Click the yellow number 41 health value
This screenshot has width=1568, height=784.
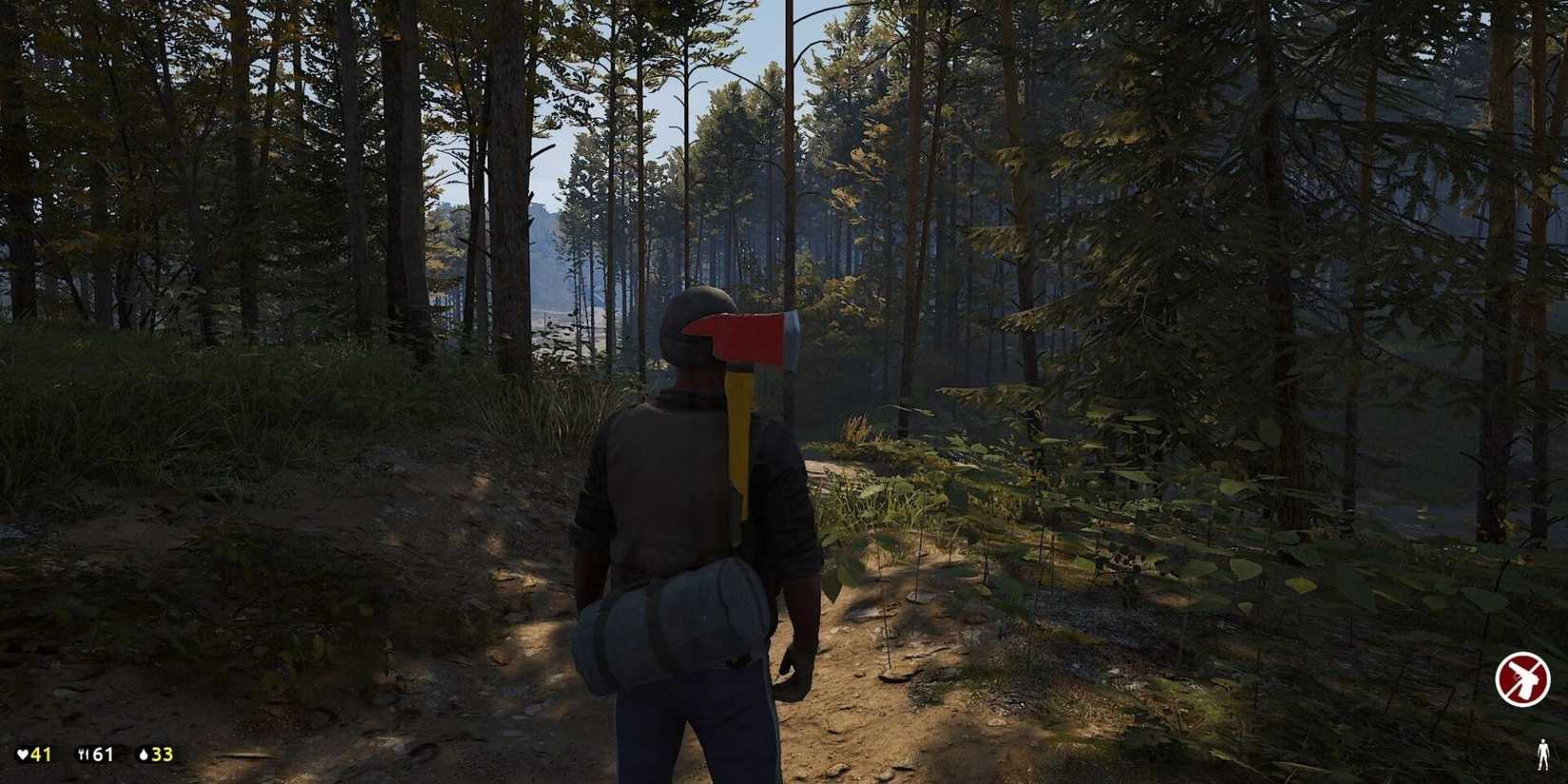[40, 754]
